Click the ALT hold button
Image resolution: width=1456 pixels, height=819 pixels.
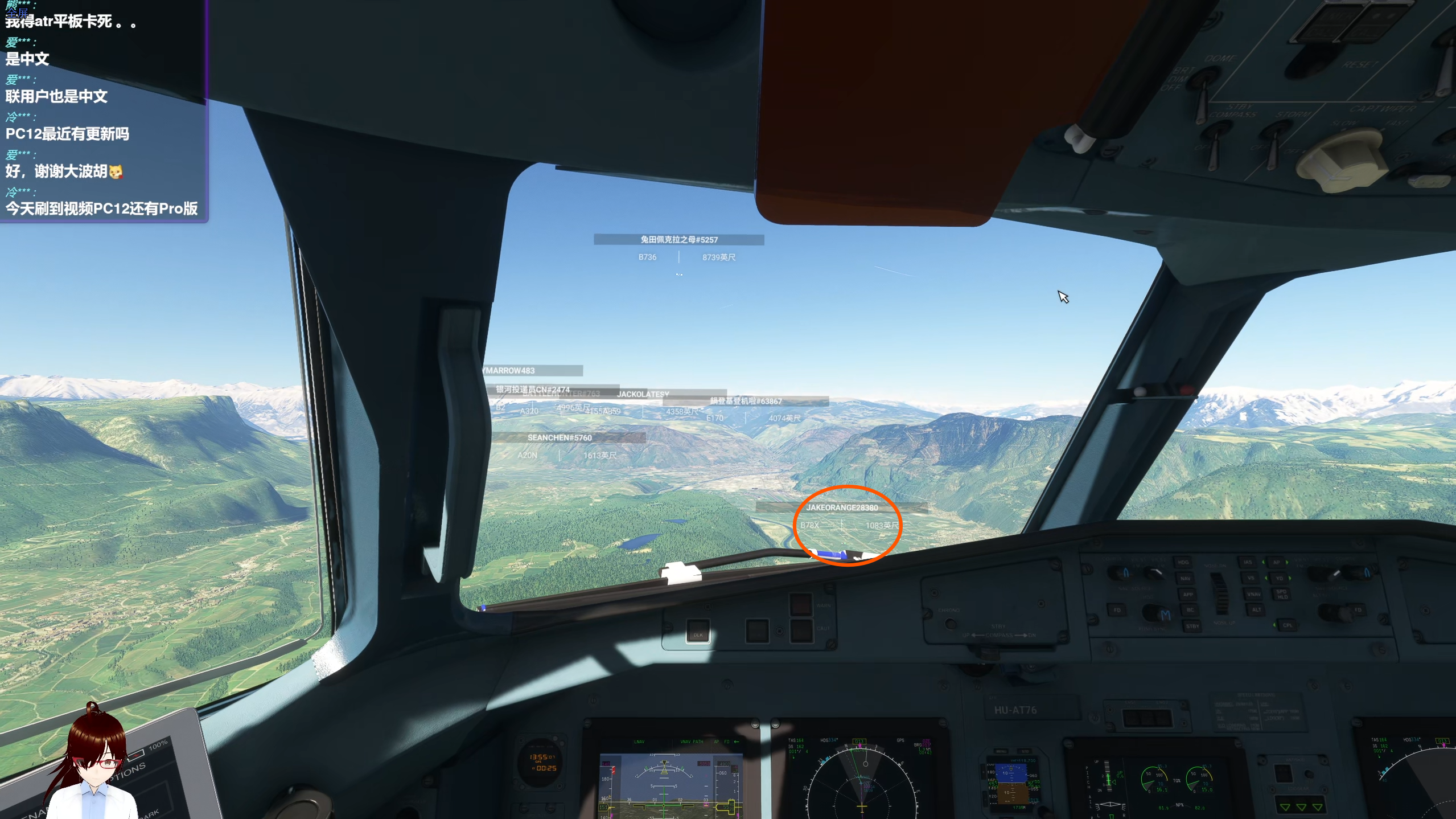point(1256,609)
